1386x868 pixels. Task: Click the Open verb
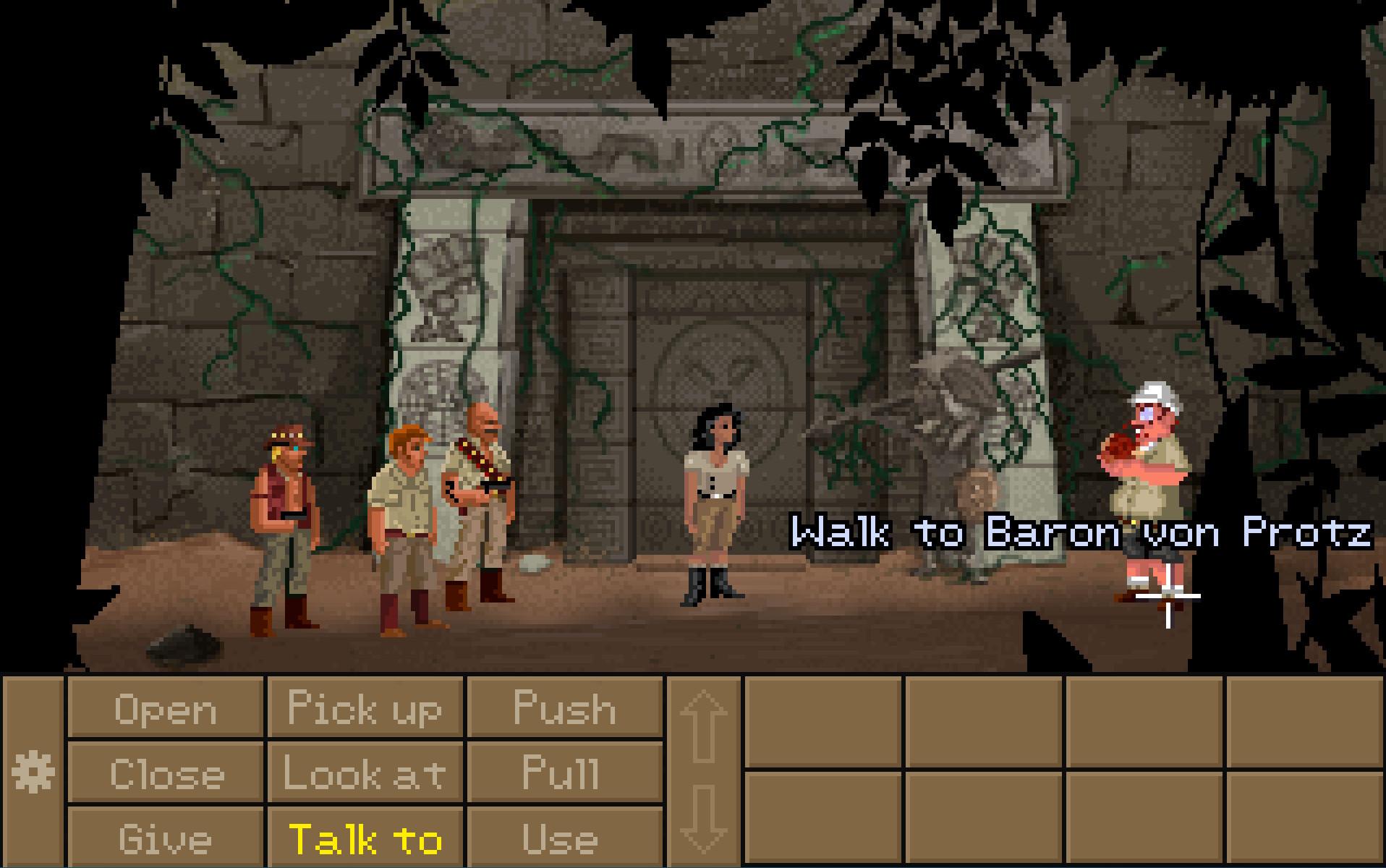(166, 709)
